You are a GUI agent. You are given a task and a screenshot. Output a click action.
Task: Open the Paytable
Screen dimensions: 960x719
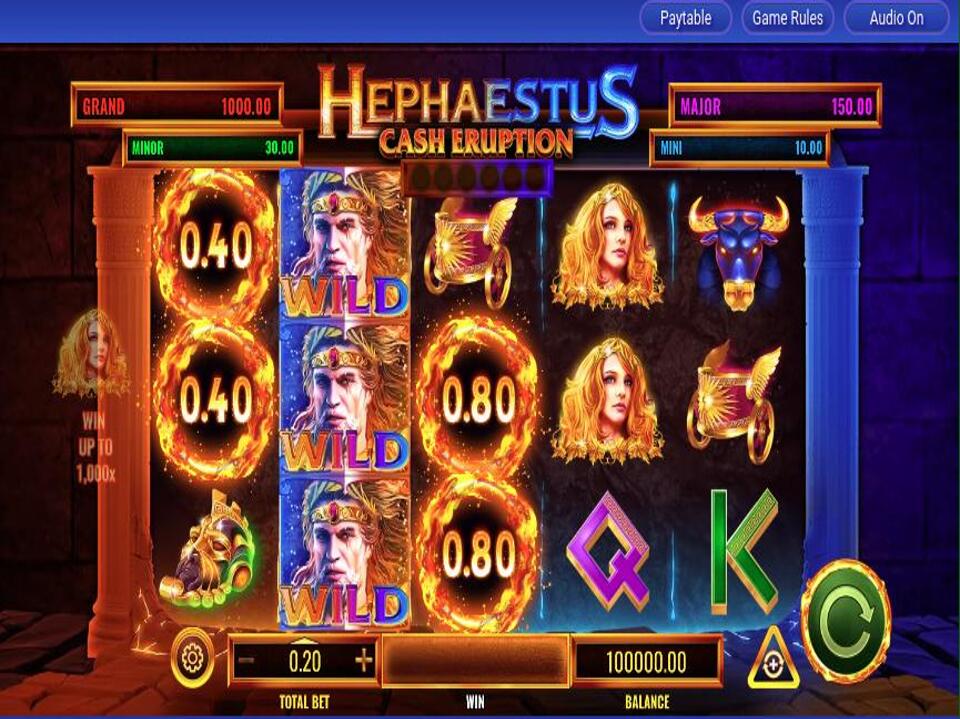pyautogui.click(x=686, y=18)
